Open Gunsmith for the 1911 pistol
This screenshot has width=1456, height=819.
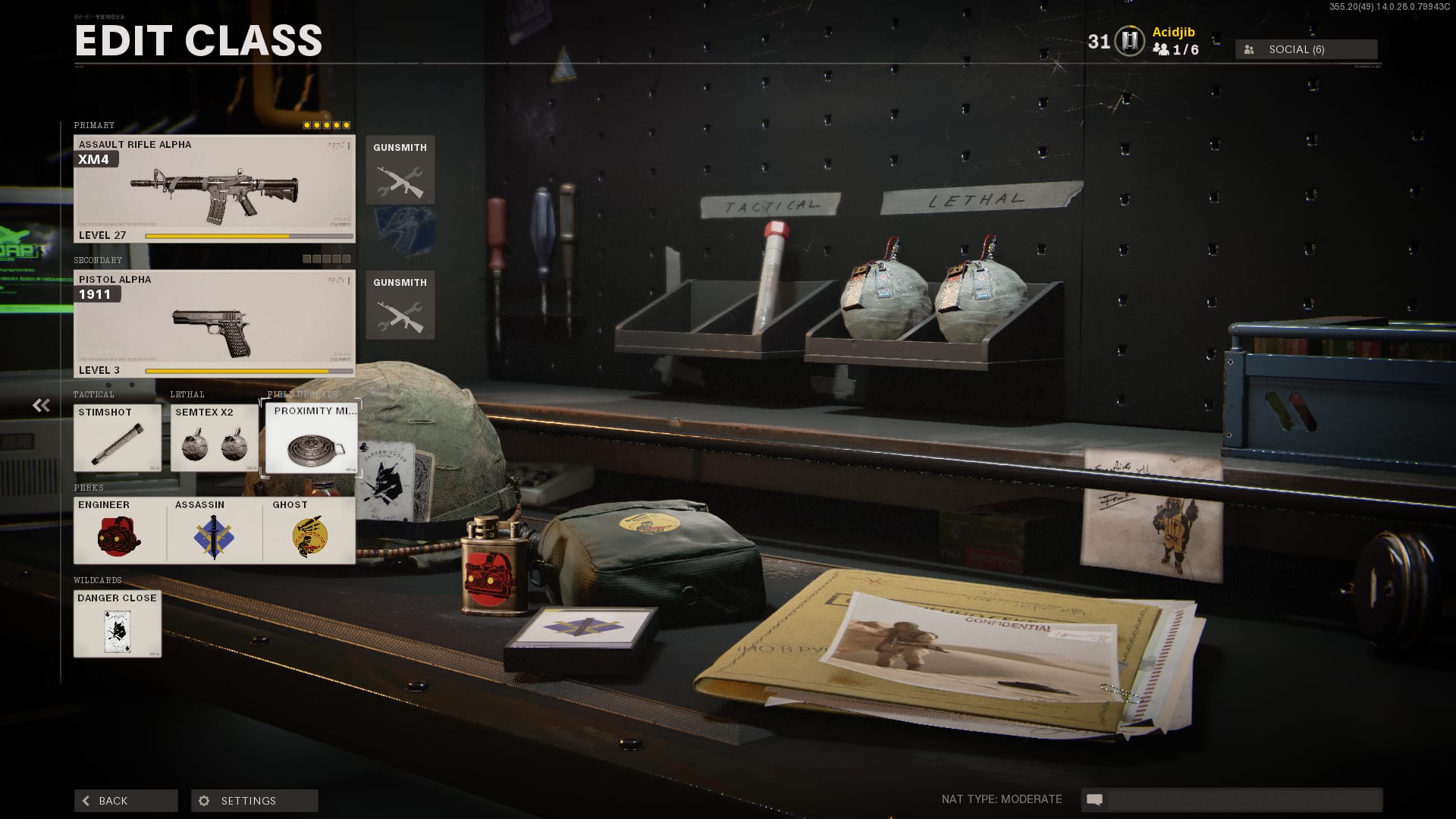point(400,305)
